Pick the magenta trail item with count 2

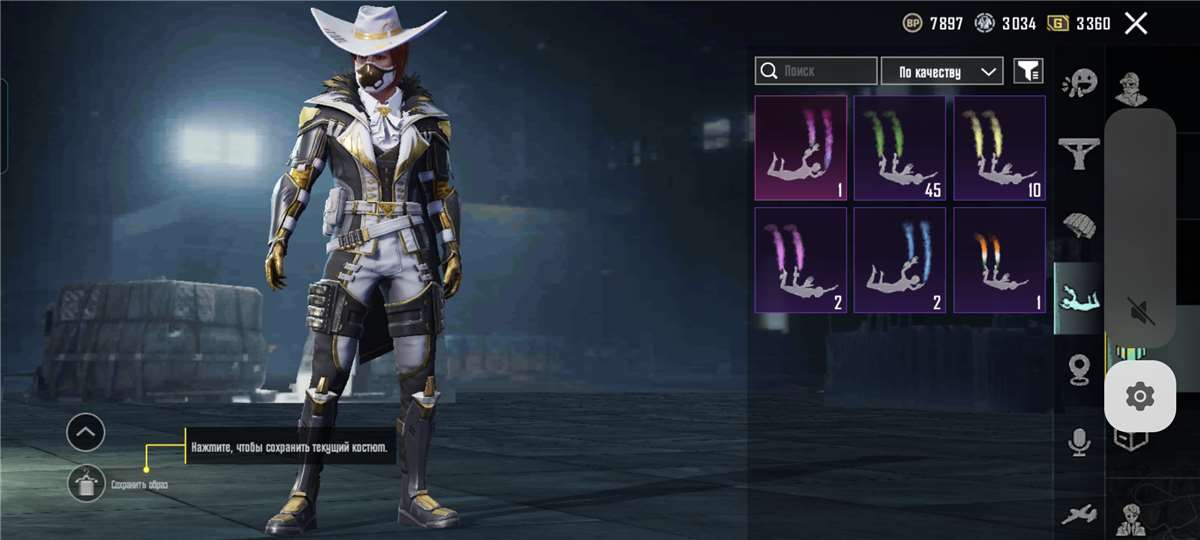tap(800, 260)
